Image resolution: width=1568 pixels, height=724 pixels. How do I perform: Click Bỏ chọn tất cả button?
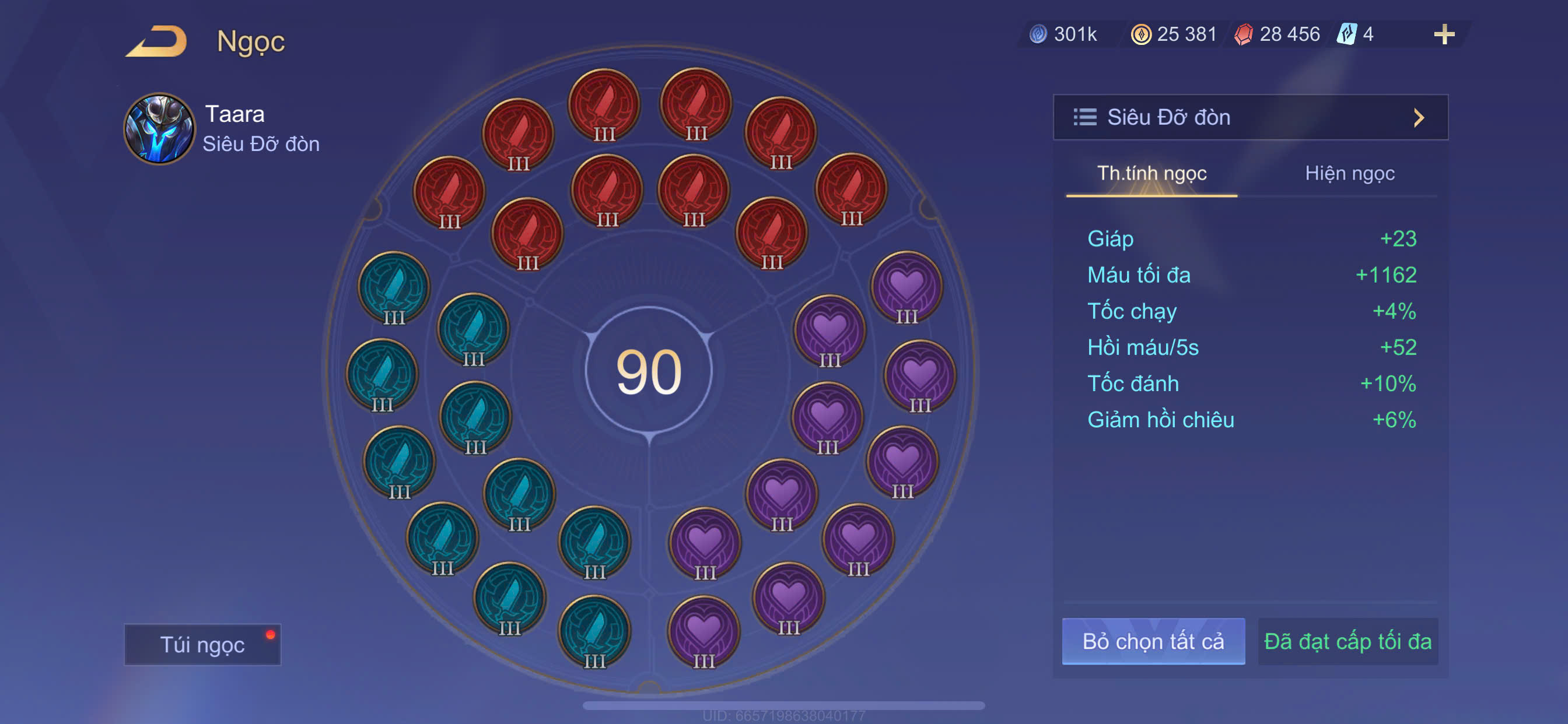click(x=1153, y=641)
